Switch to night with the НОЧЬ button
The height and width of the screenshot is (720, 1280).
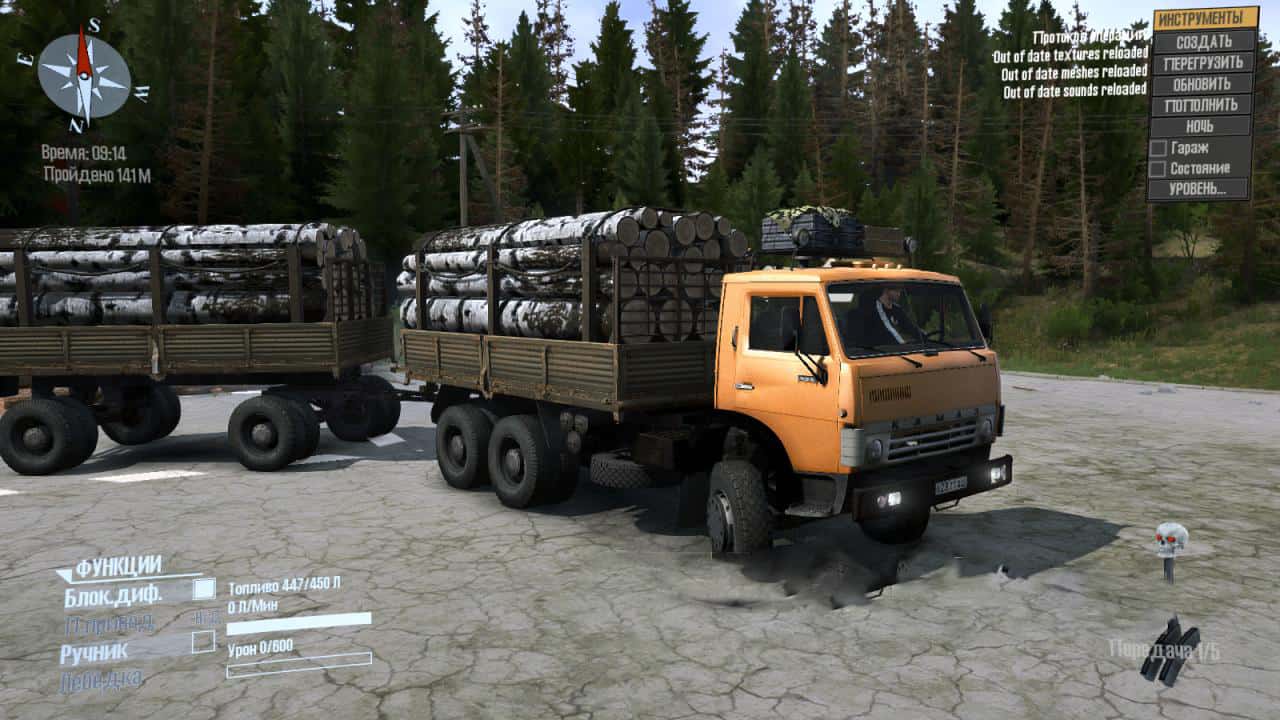(1203, 126)
